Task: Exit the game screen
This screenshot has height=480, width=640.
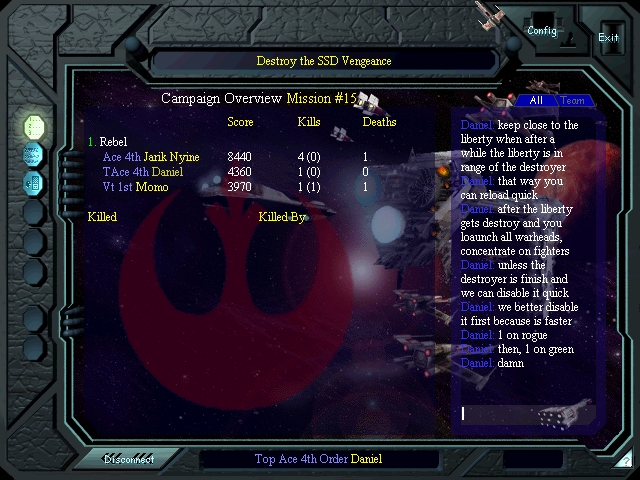Action: coord(608,37)
